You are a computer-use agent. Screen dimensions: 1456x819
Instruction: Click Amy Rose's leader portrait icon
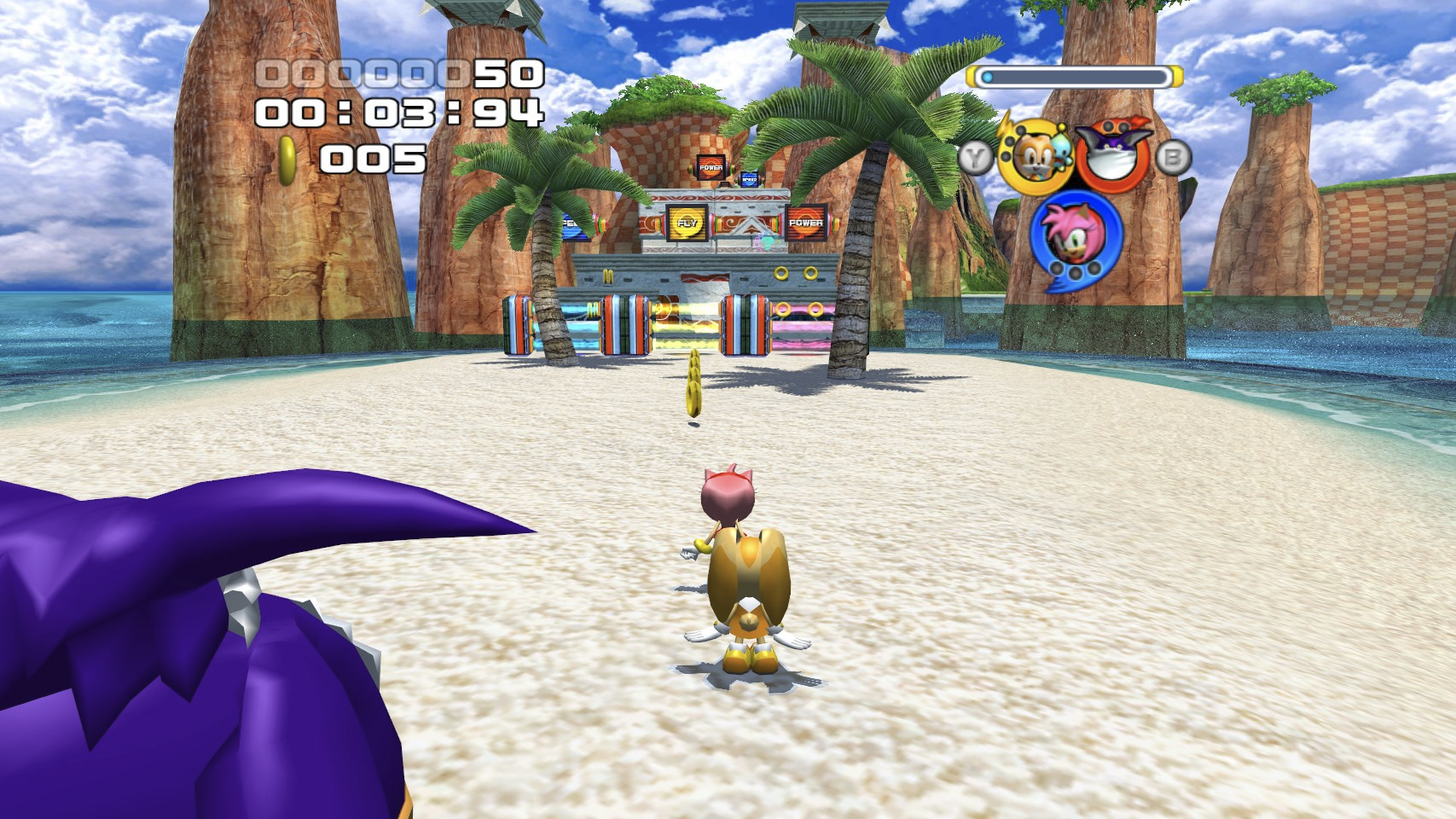click(x=1072, y=233)
